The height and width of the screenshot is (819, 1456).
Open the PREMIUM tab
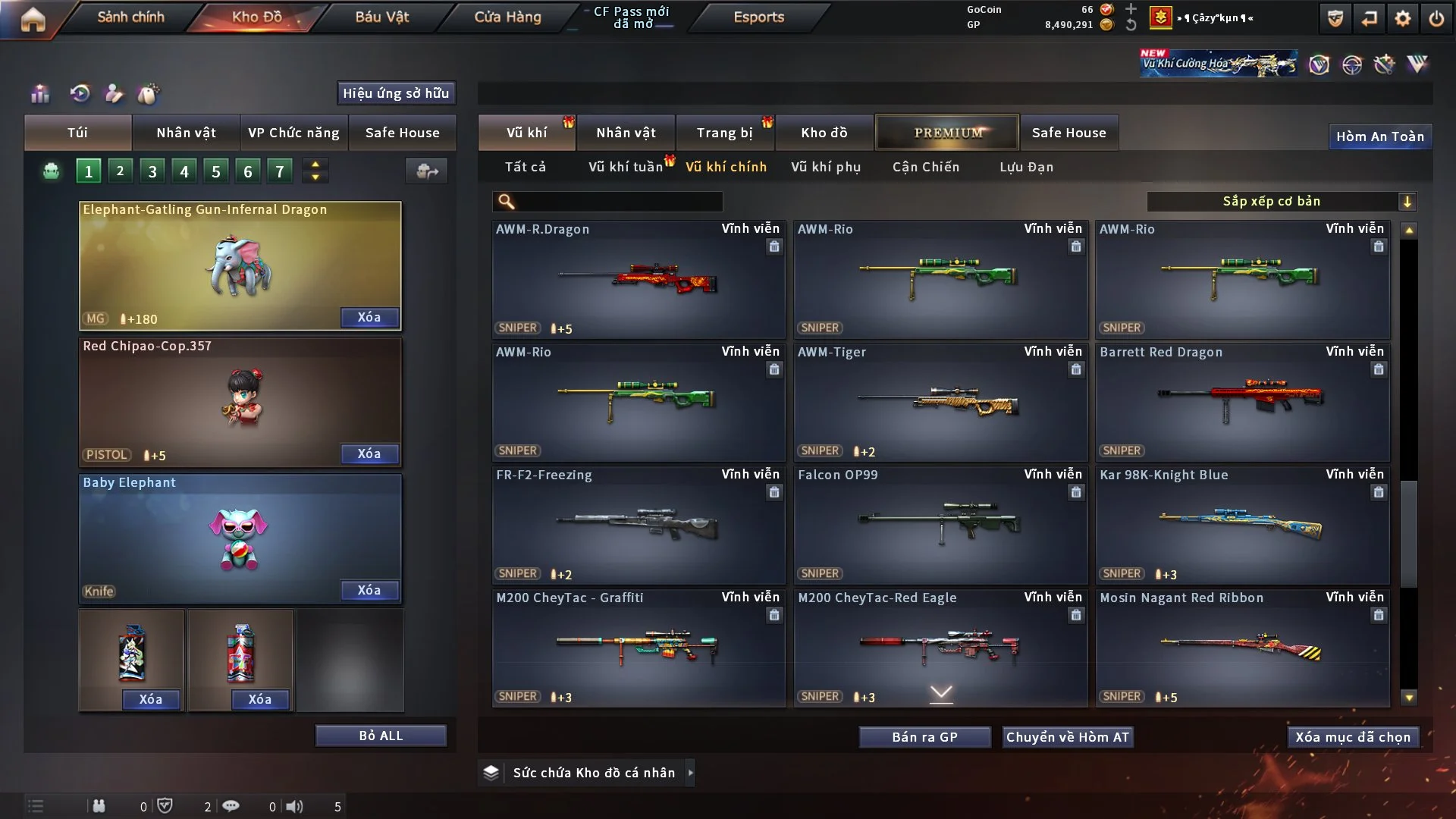tap(947, 133)
